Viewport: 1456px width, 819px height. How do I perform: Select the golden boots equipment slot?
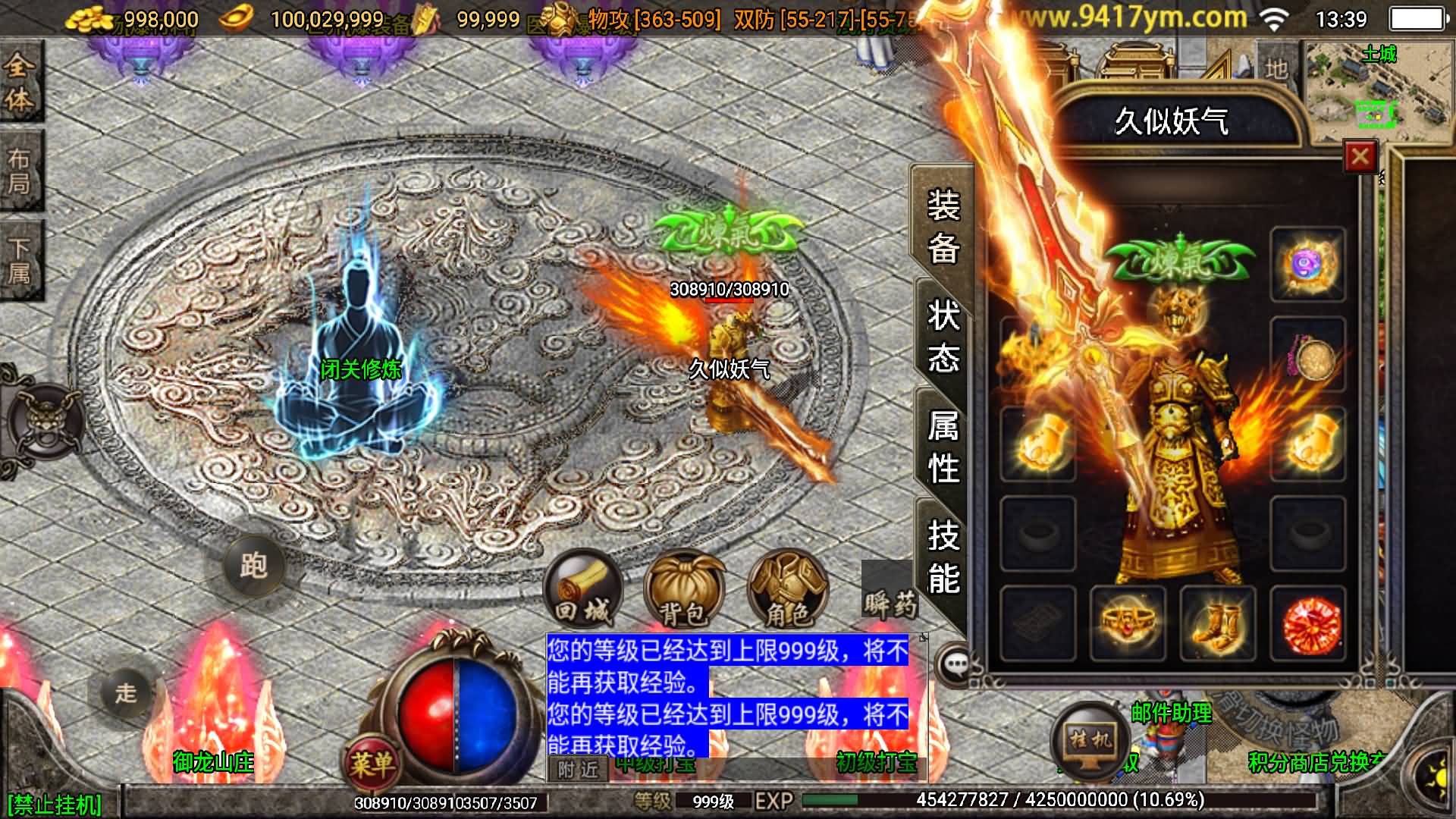tap(1217, 623)
